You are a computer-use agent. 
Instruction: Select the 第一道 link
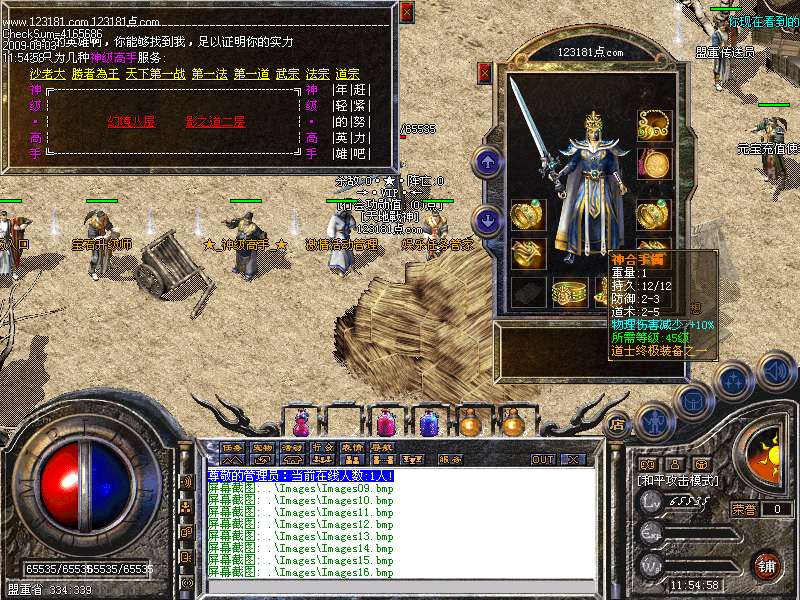click(x=252, y=74)
